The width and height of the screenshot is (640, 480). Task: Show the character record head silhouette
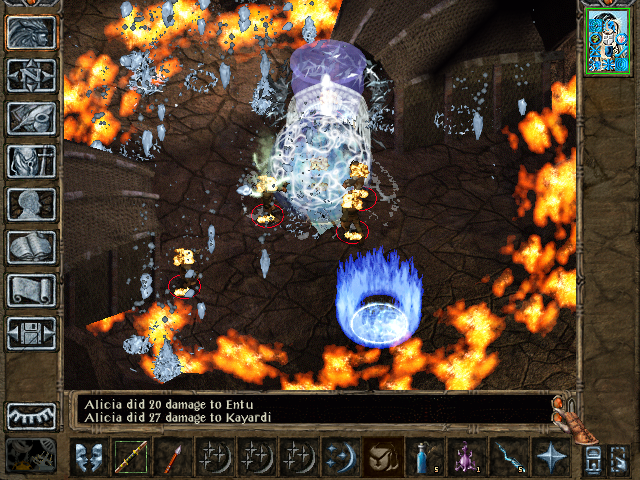31,204
